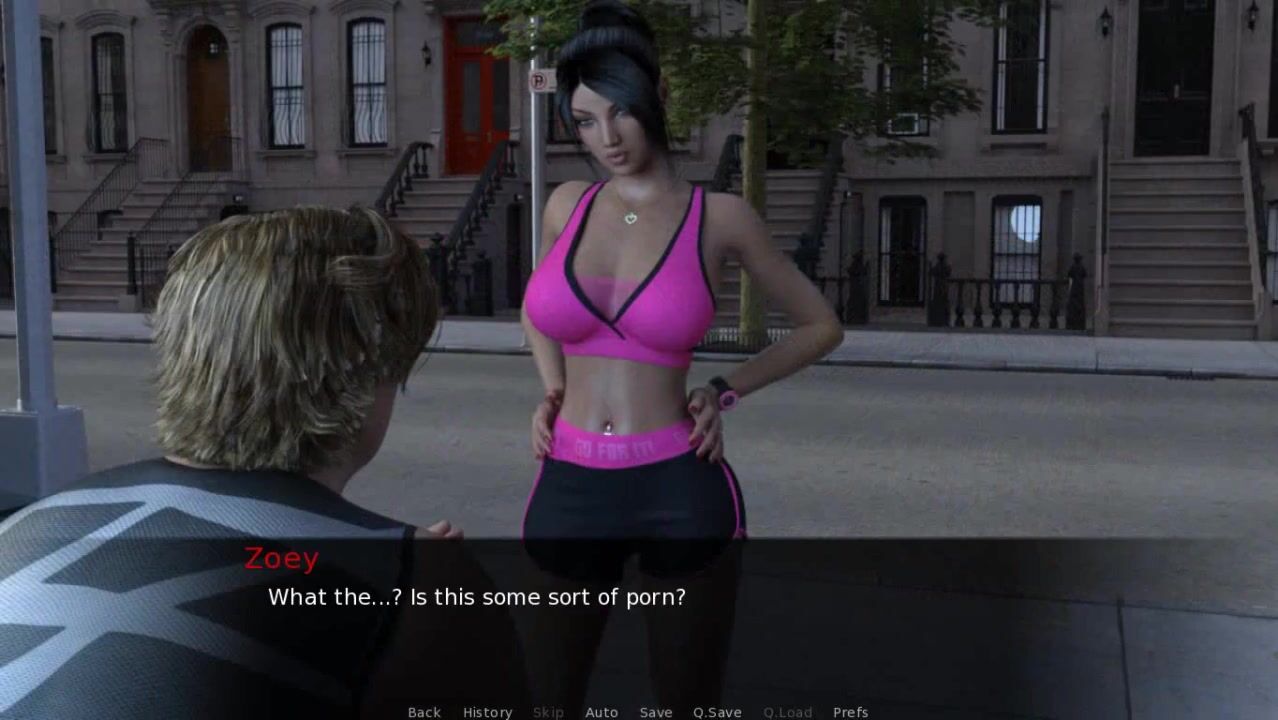Open the Save game menu

(656, 712)
